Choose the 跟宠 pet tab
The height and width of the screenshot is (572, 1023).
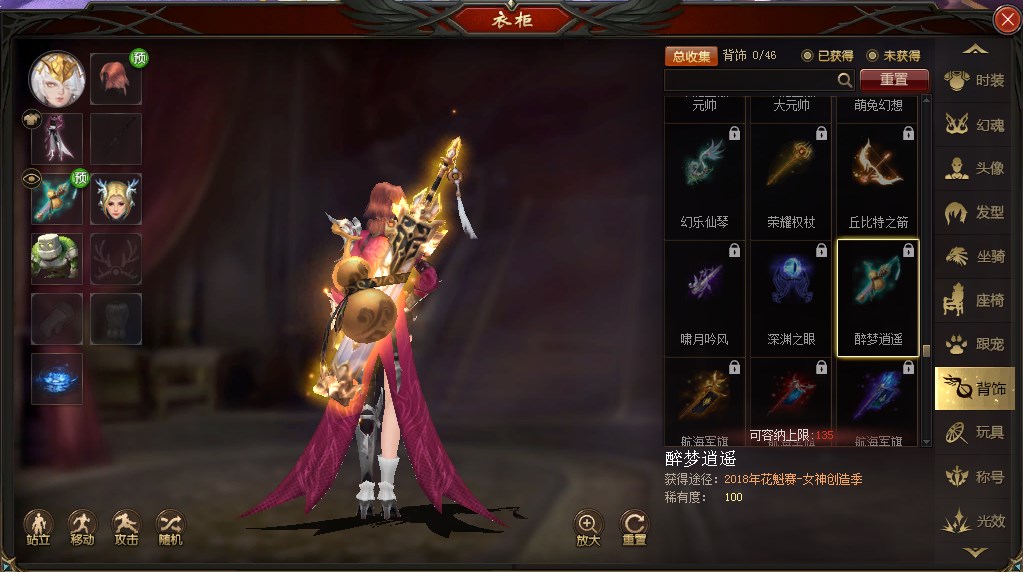coord(975,345)
